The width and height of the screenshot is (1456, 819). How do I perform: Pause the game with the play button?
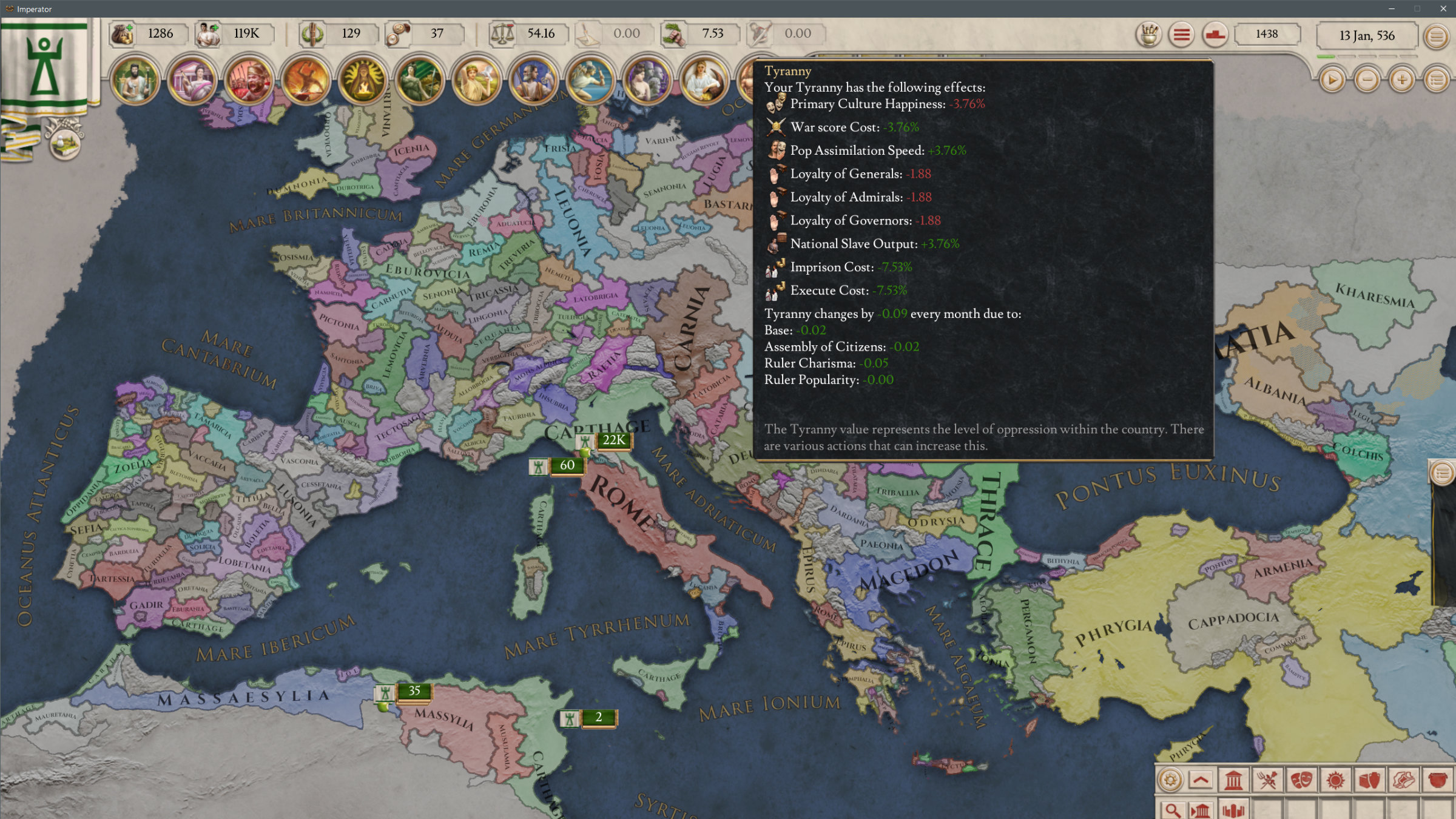point(1333,80)
